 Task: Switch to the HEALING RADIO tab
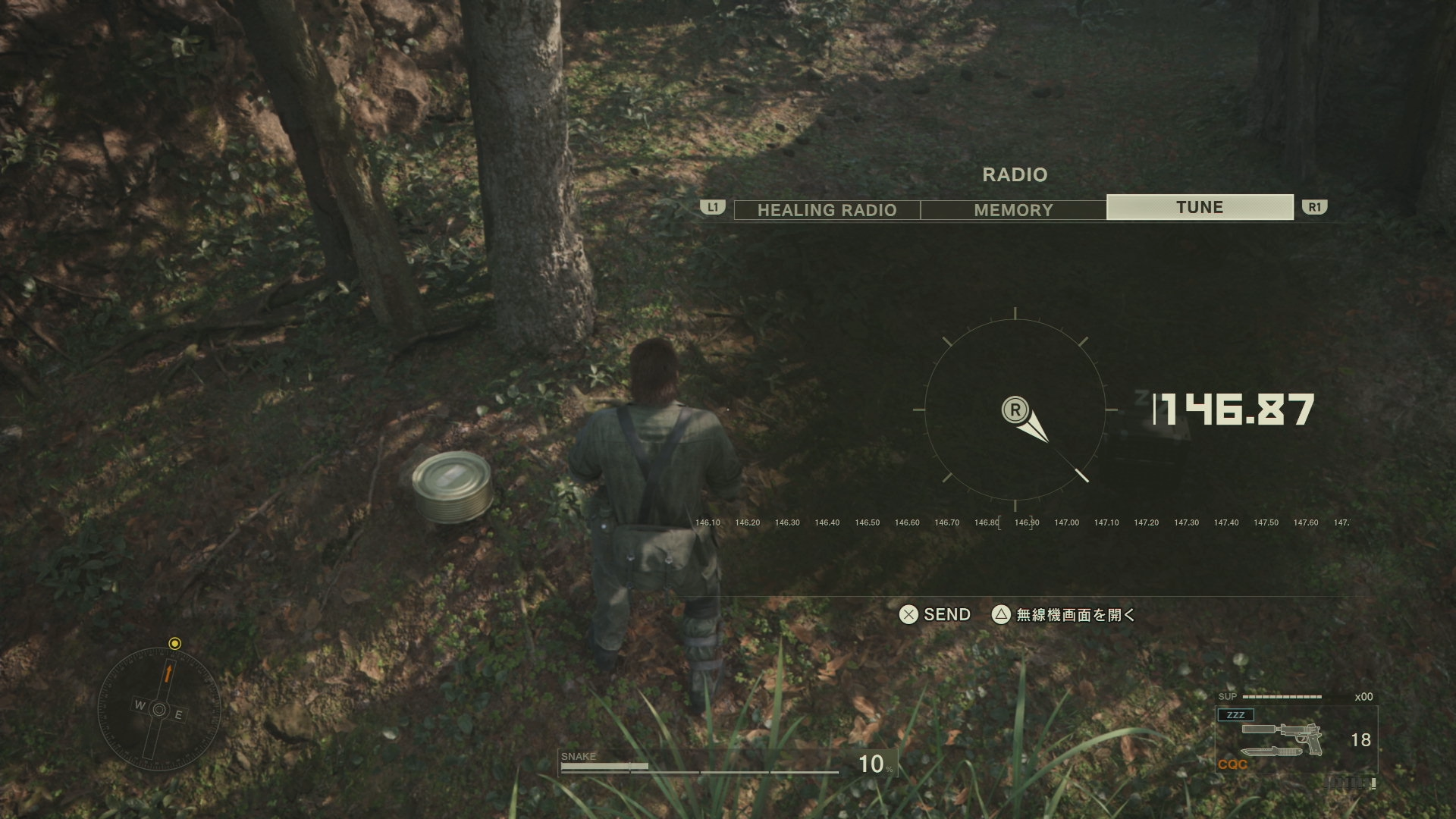[x=827, y=210]
